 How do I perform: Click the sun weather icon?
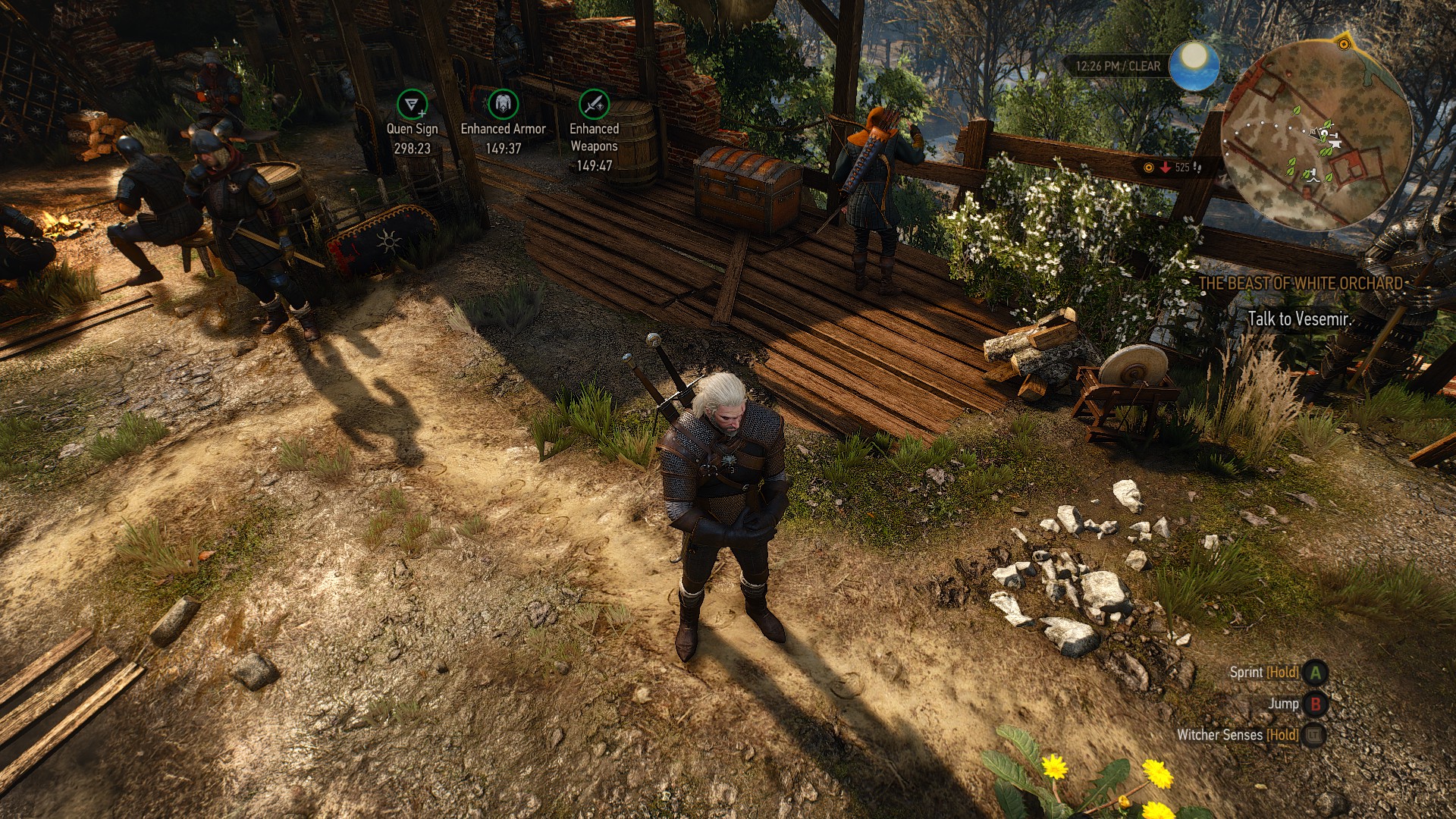(1194, 64)
